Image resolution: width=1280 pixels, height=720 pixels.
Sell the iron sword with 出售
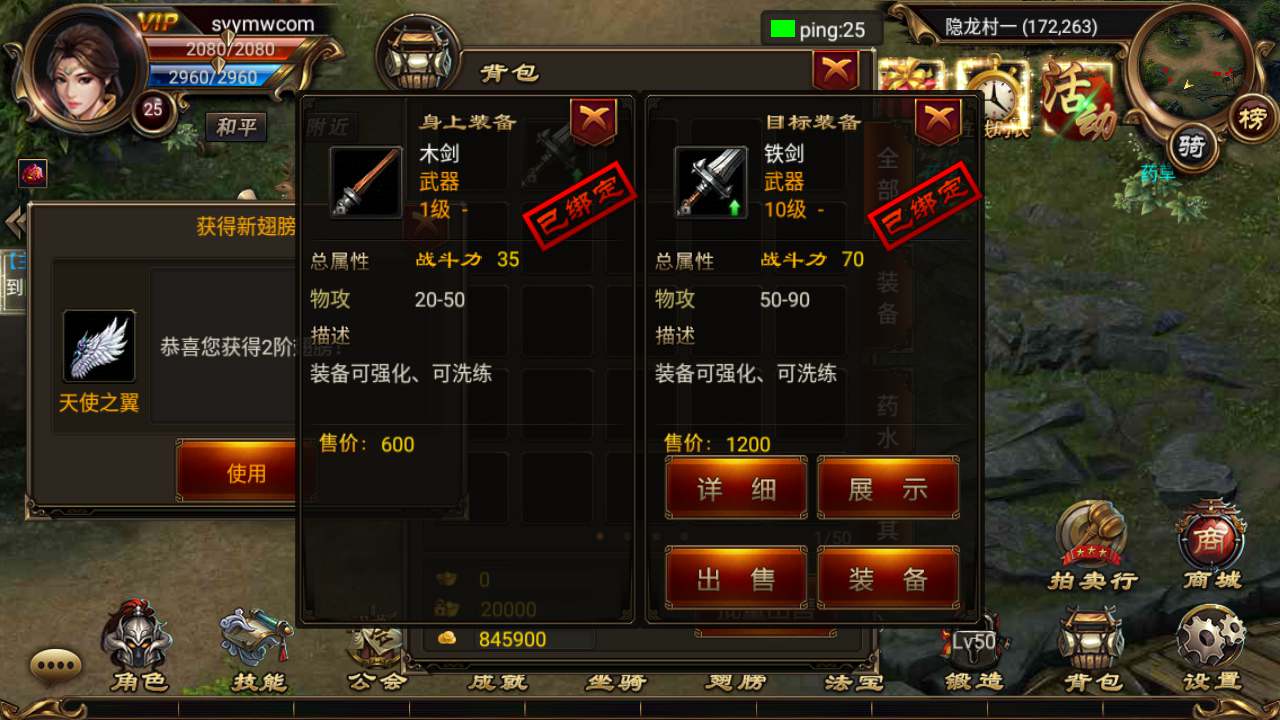point(736,578)
